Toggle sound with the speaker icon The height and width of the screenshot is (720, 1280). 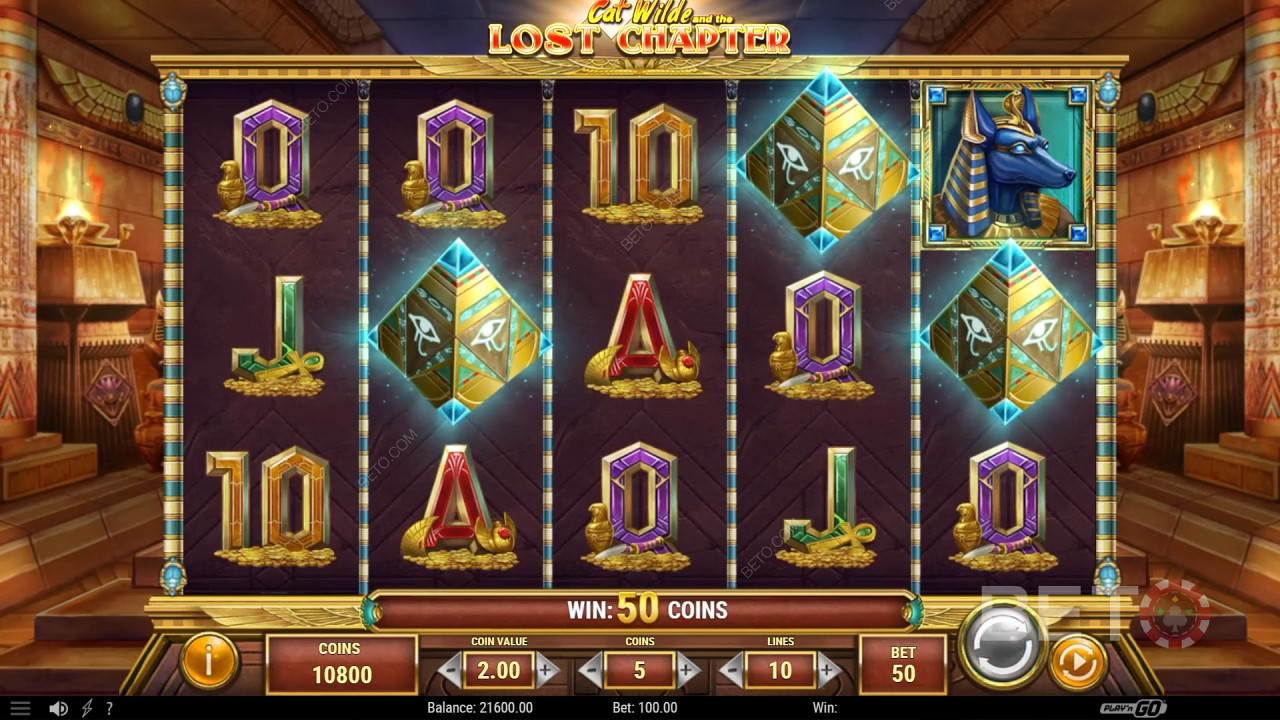pyautogui.click(x=58, y=708)
